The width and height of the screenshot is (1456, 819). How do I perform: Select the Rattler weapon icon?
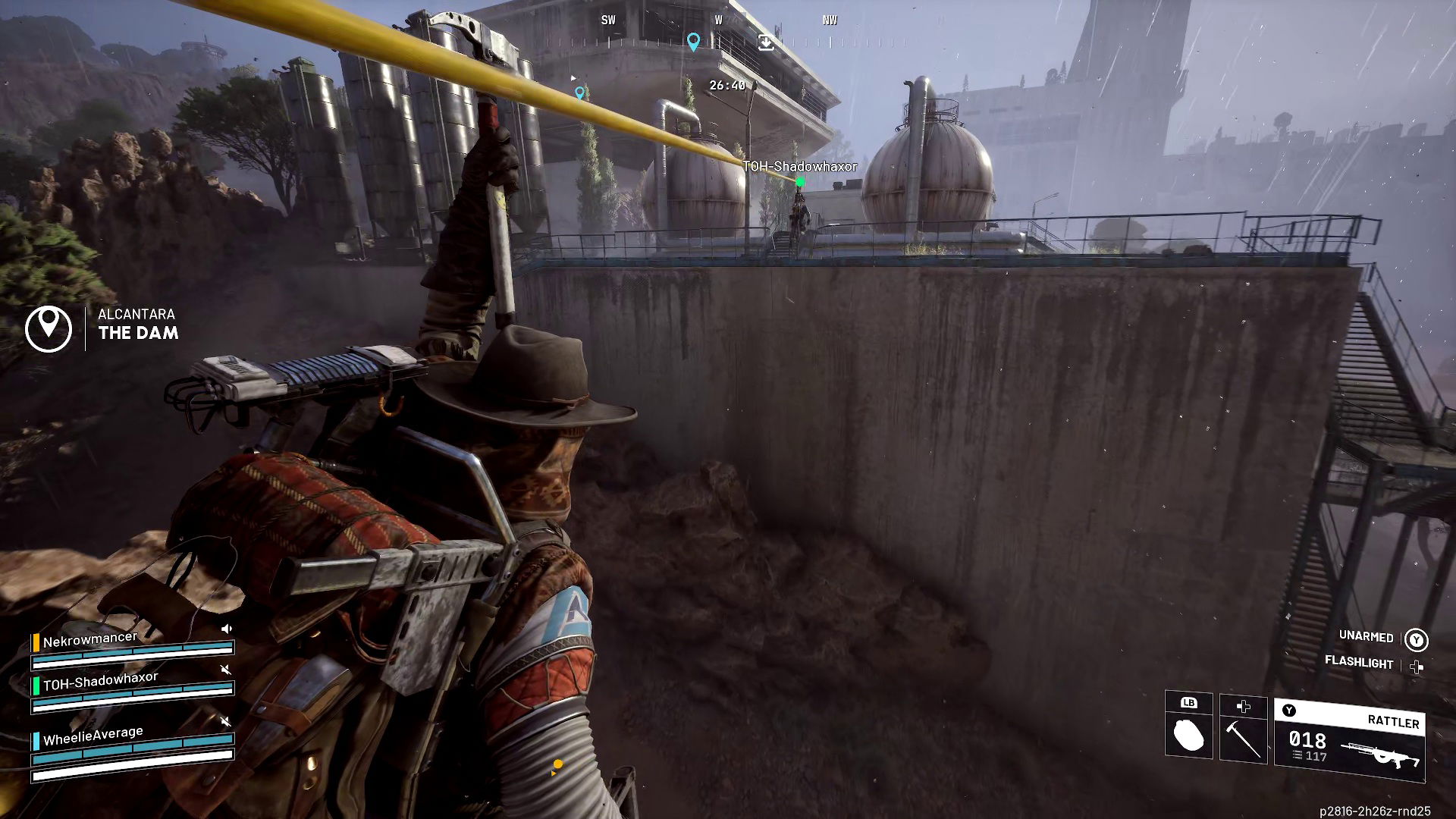[x=1384, y=755]
